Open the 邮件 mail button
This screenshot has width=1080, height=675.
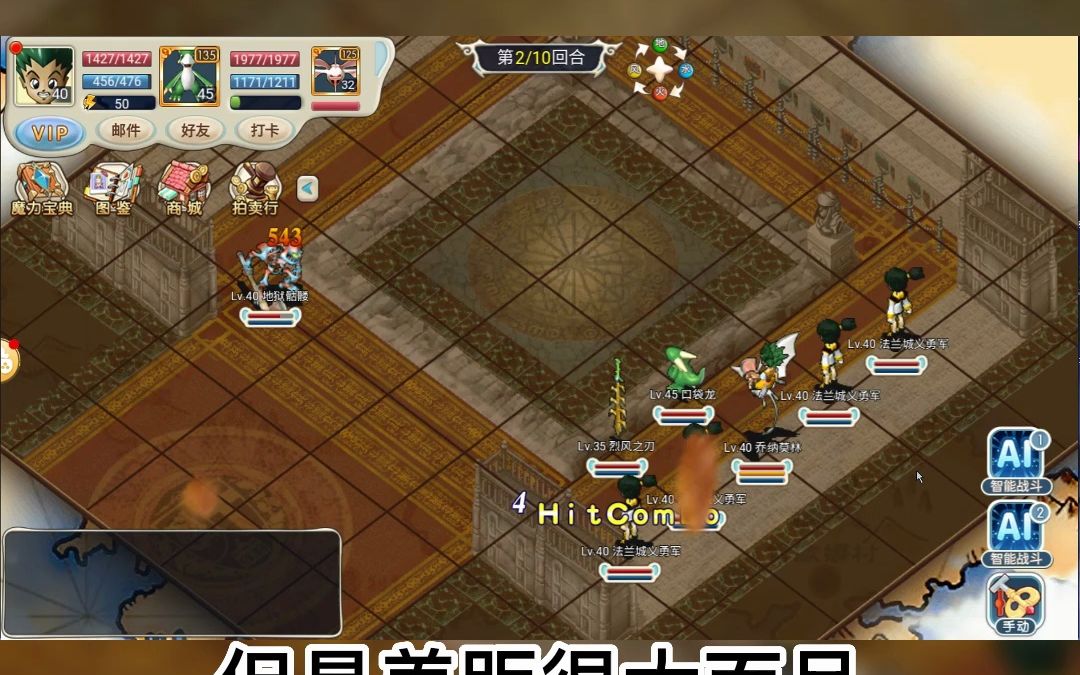pyautogui.click(x=126, y=130)
